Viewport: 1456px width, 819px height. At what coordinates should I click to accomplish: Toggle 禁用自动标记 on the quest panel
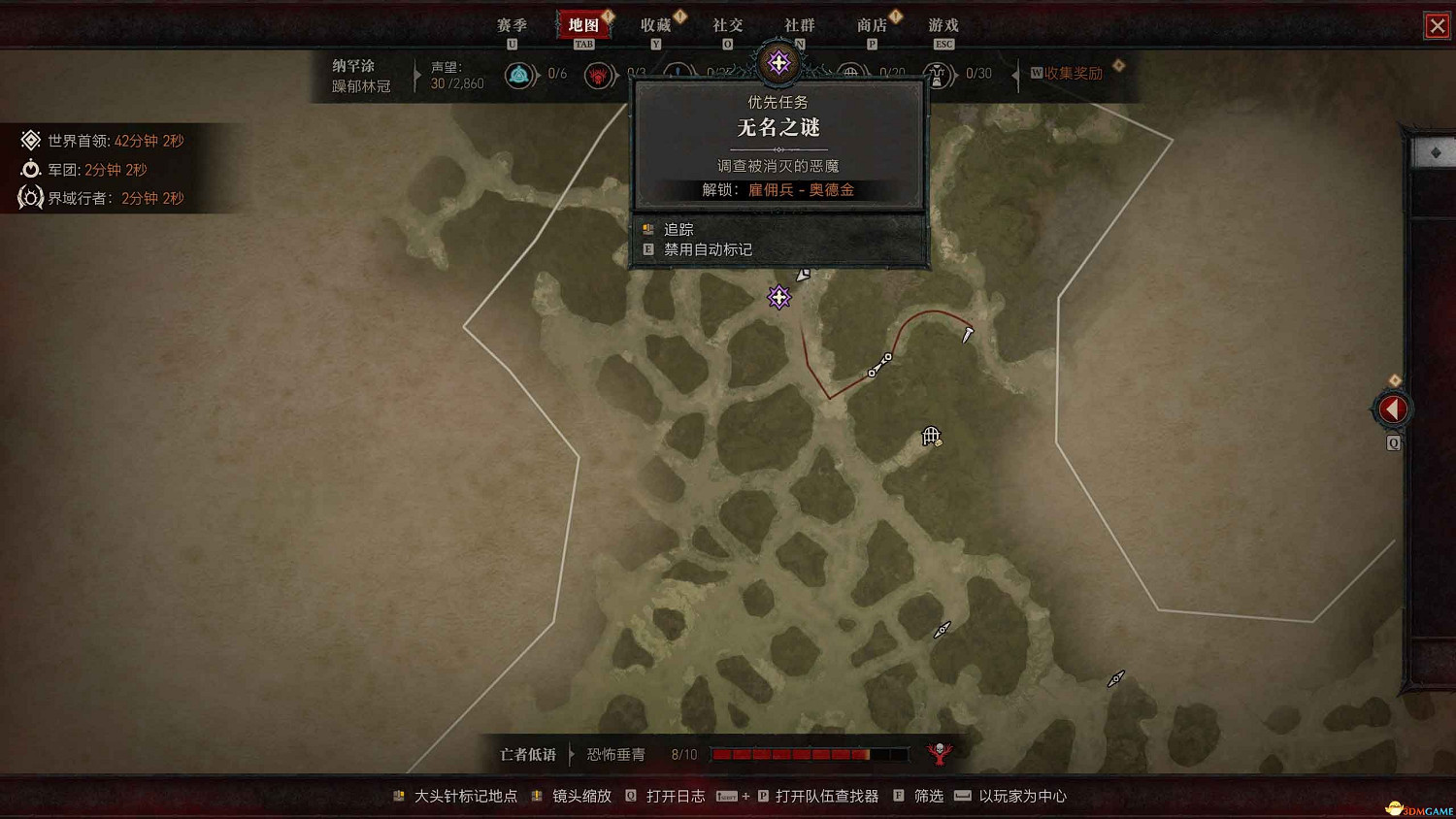708,249
